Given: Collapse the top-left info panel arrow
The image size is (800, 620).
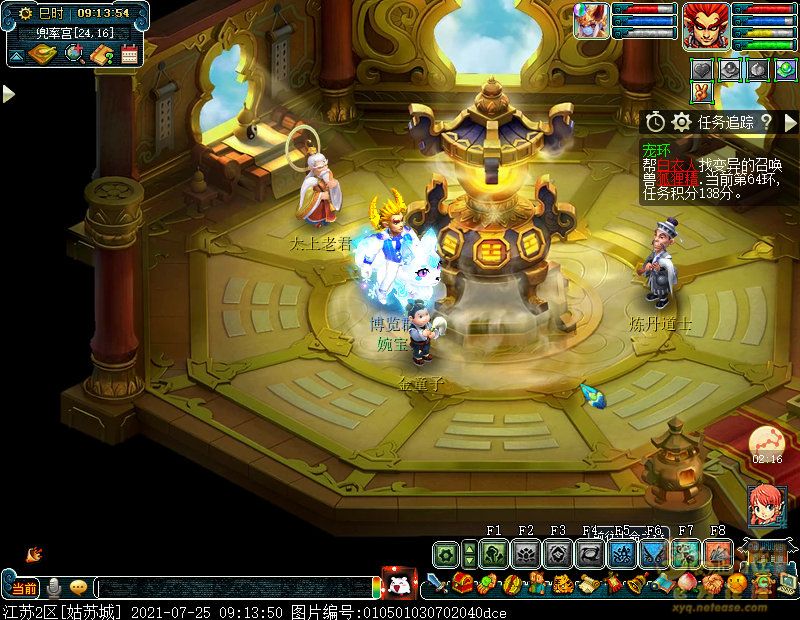Looking at the screenshot, I should (x=14, y=56).
